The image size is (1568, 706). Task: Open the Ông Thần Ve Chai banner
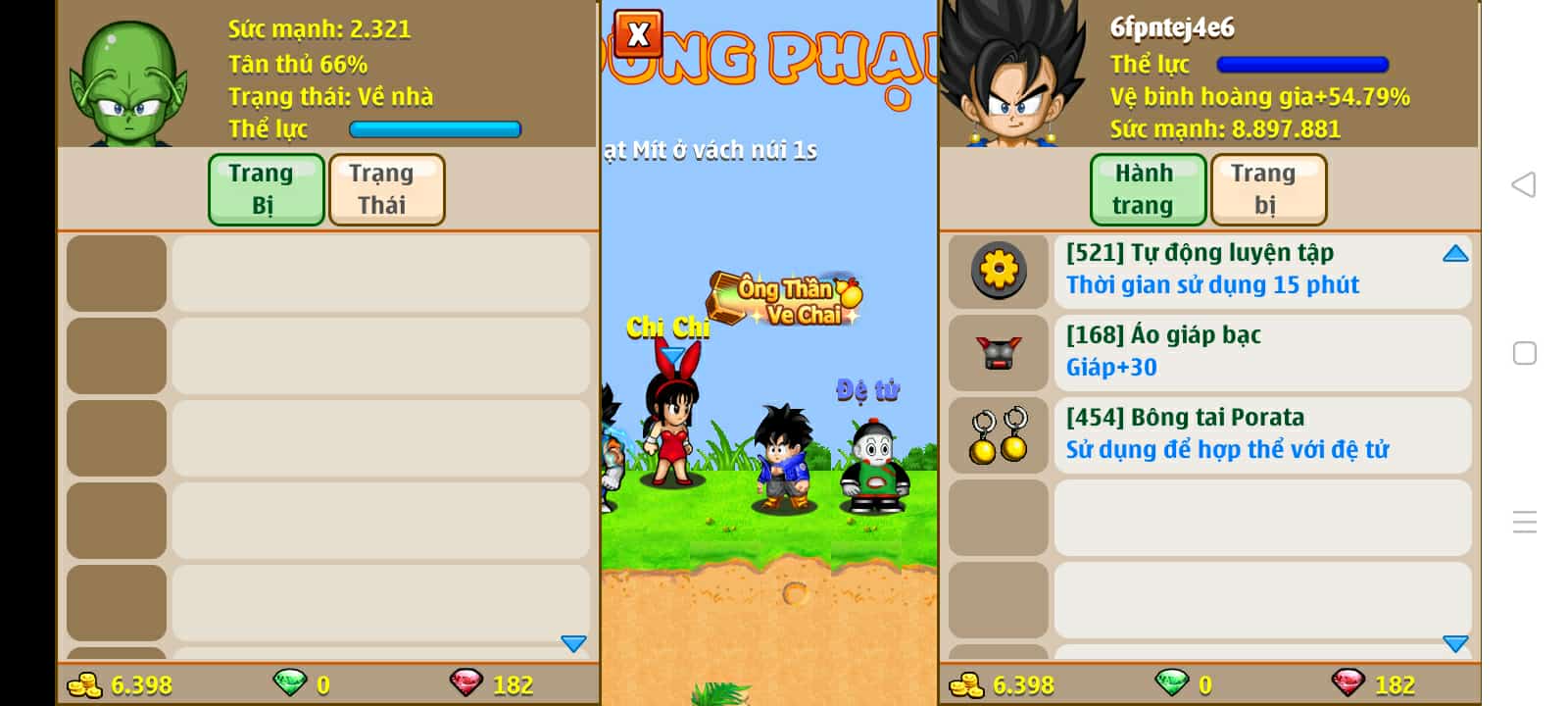(x=785, y=299)
